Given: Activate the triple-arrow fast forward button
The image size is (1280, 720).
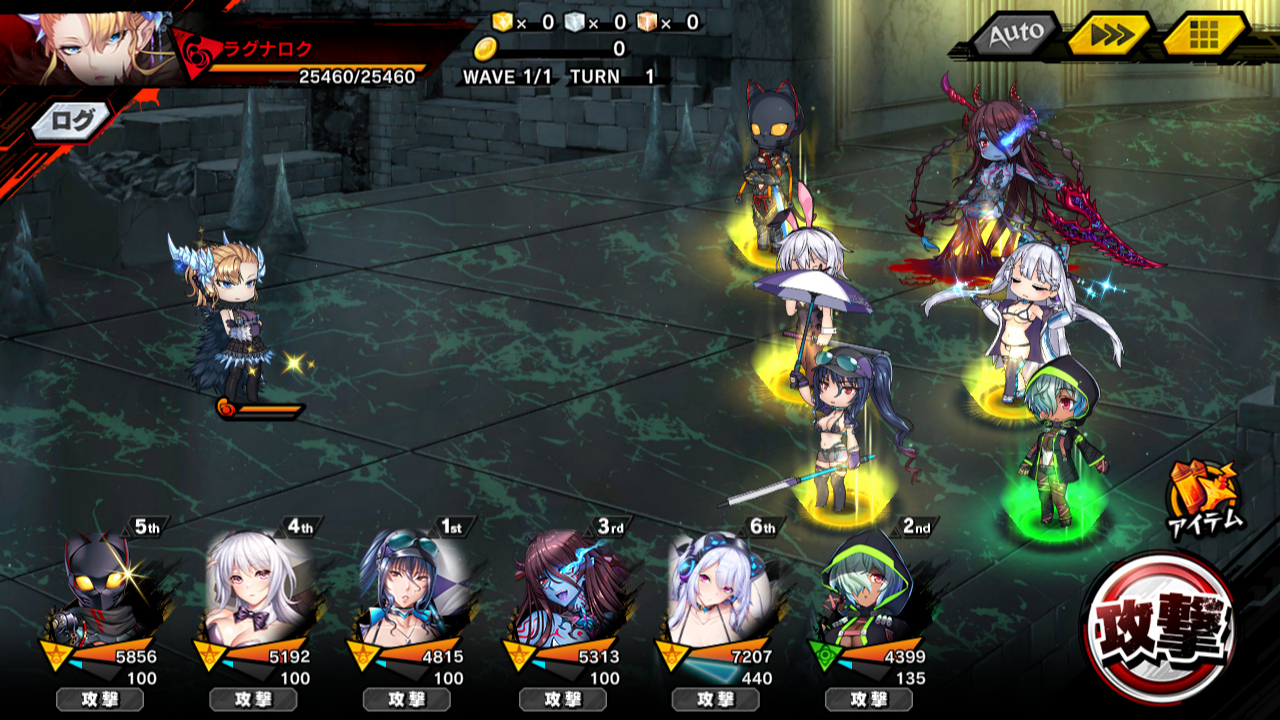Looking at the screenshot, I should (1110, 35).
